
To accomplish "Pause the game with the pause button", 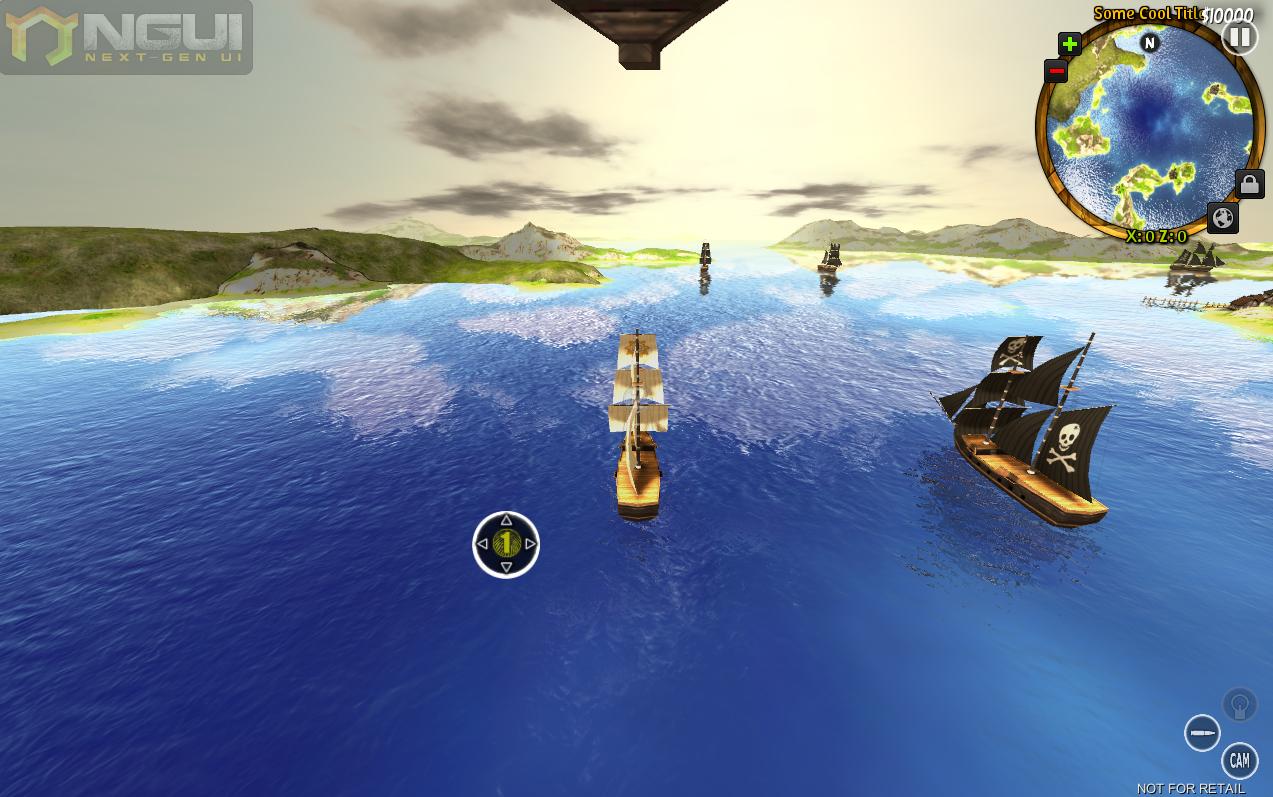I will (x=1239, y=38).
